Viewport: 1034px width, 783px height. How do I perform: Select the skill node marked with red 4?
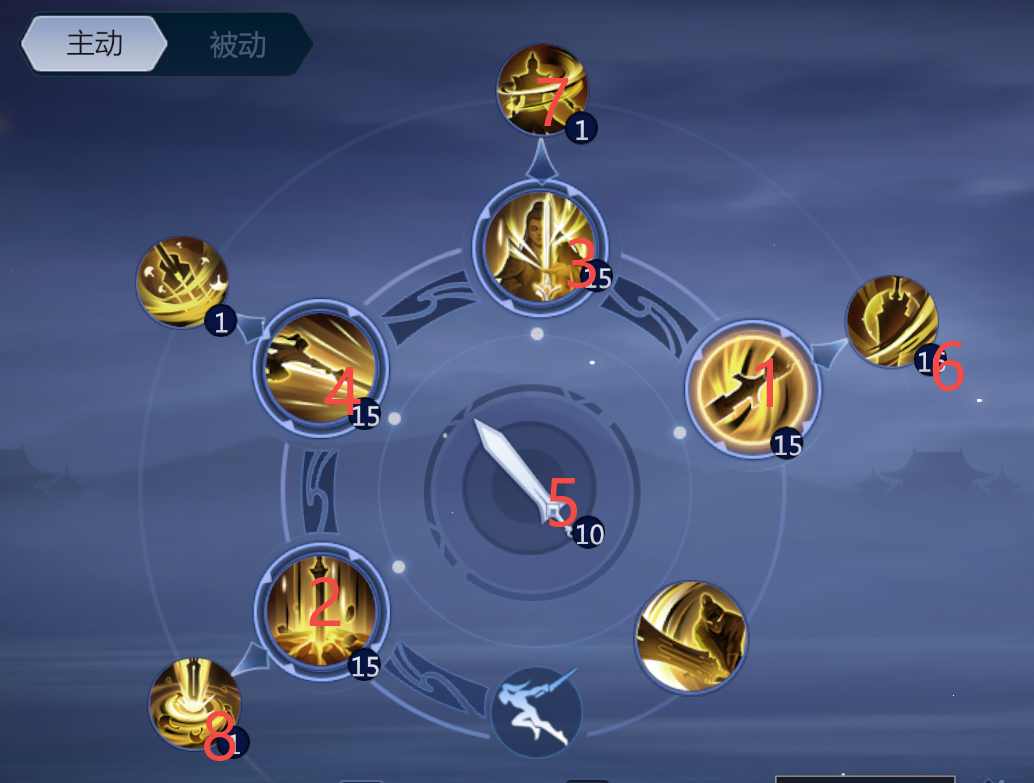point(320,368)
